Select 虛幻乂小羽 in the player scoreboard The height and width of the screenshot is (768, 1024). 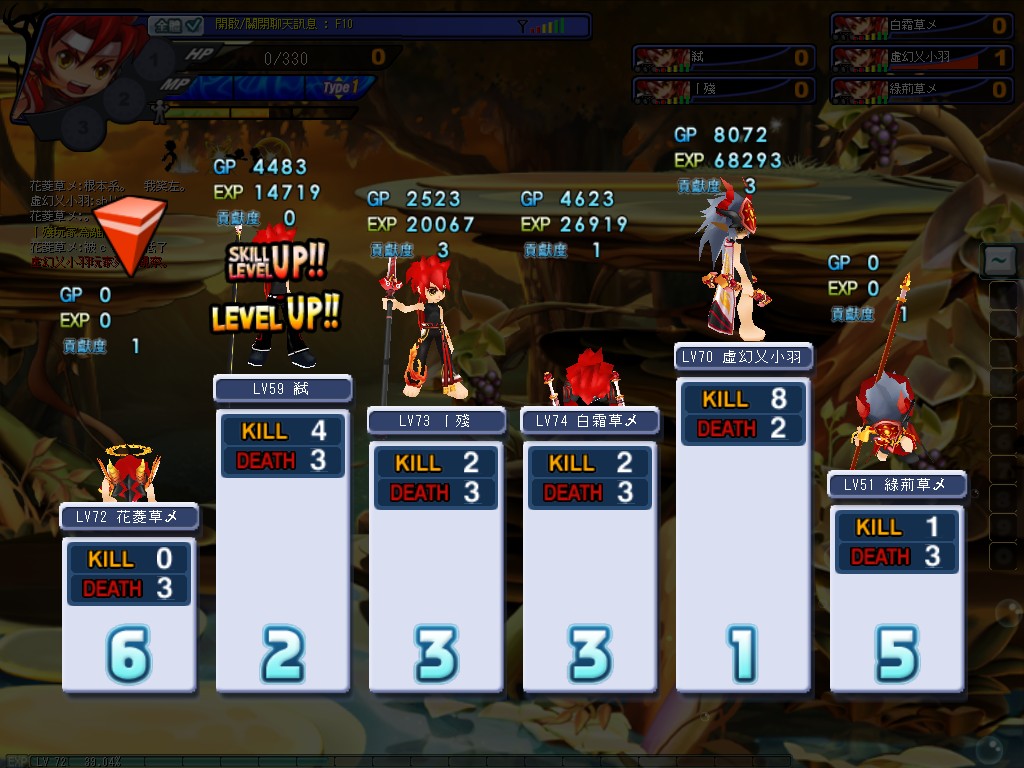tap(920, 58)
